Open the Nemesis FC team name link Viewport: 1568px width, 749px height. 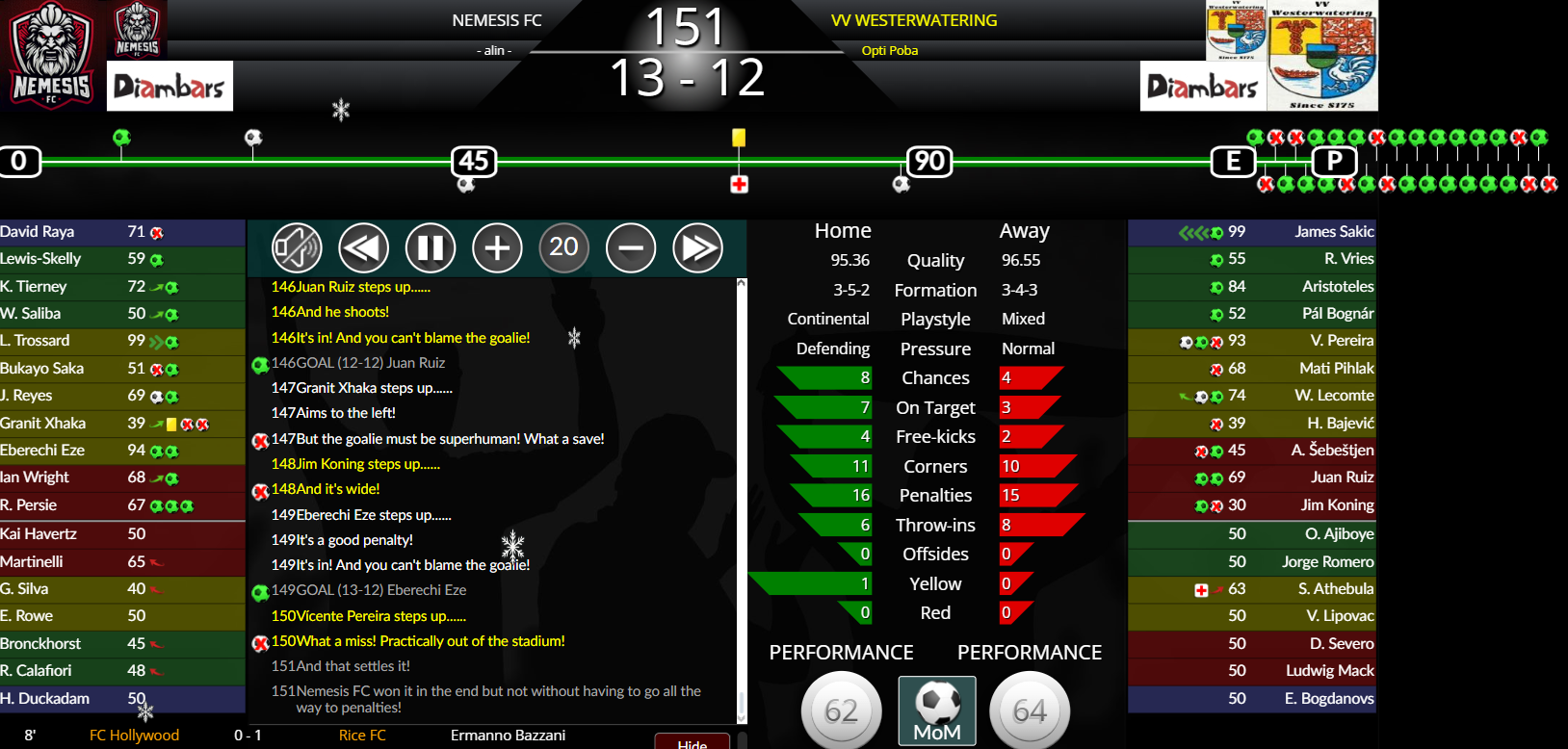[497, 20]
